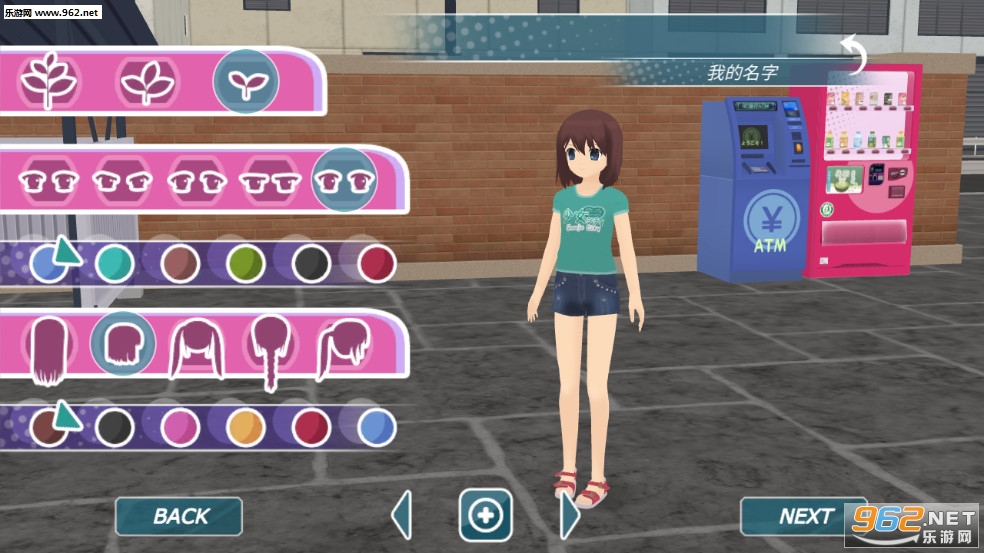Click the curved undo arrow icon
984x553 pixels.
854,55
